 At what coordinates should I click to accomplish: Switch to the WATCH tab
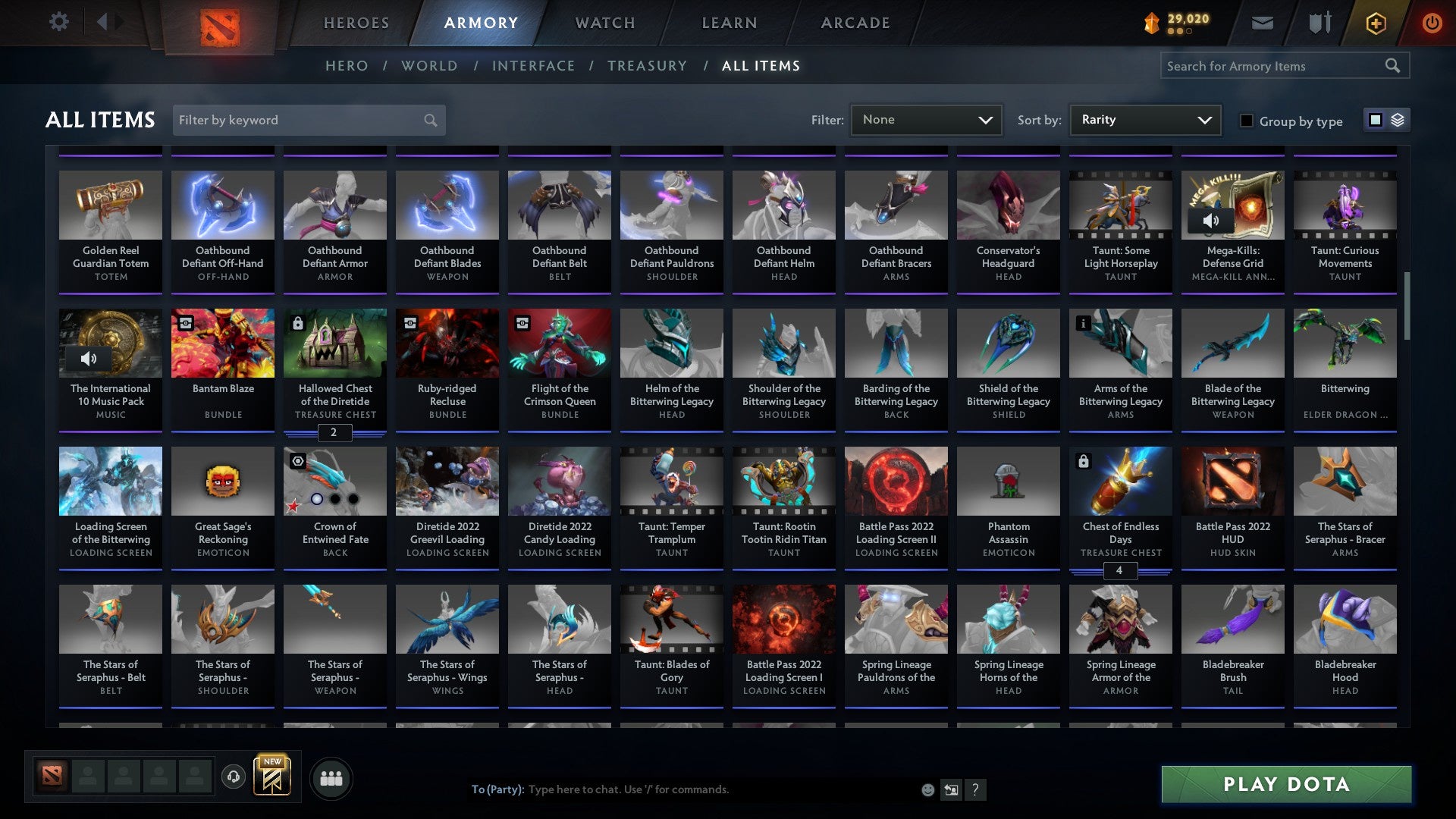click(604, 23)
